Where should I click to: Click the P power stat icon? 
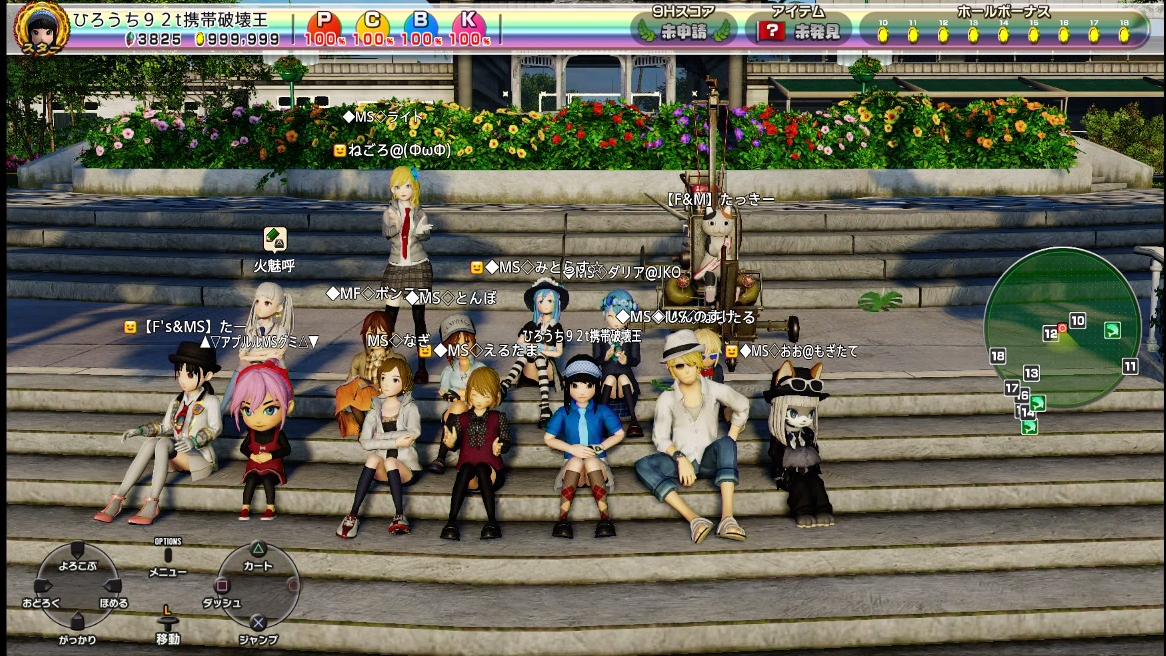pyautogui.click(x=323, y=22)
